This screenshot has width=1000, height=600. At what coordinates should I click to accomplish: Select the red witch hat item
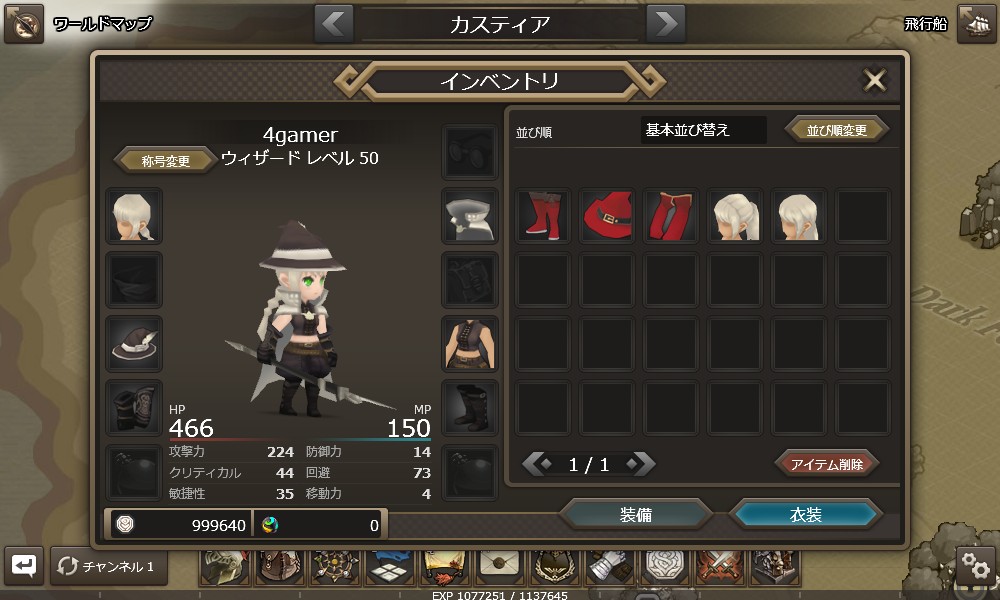(x=607, y=216)
